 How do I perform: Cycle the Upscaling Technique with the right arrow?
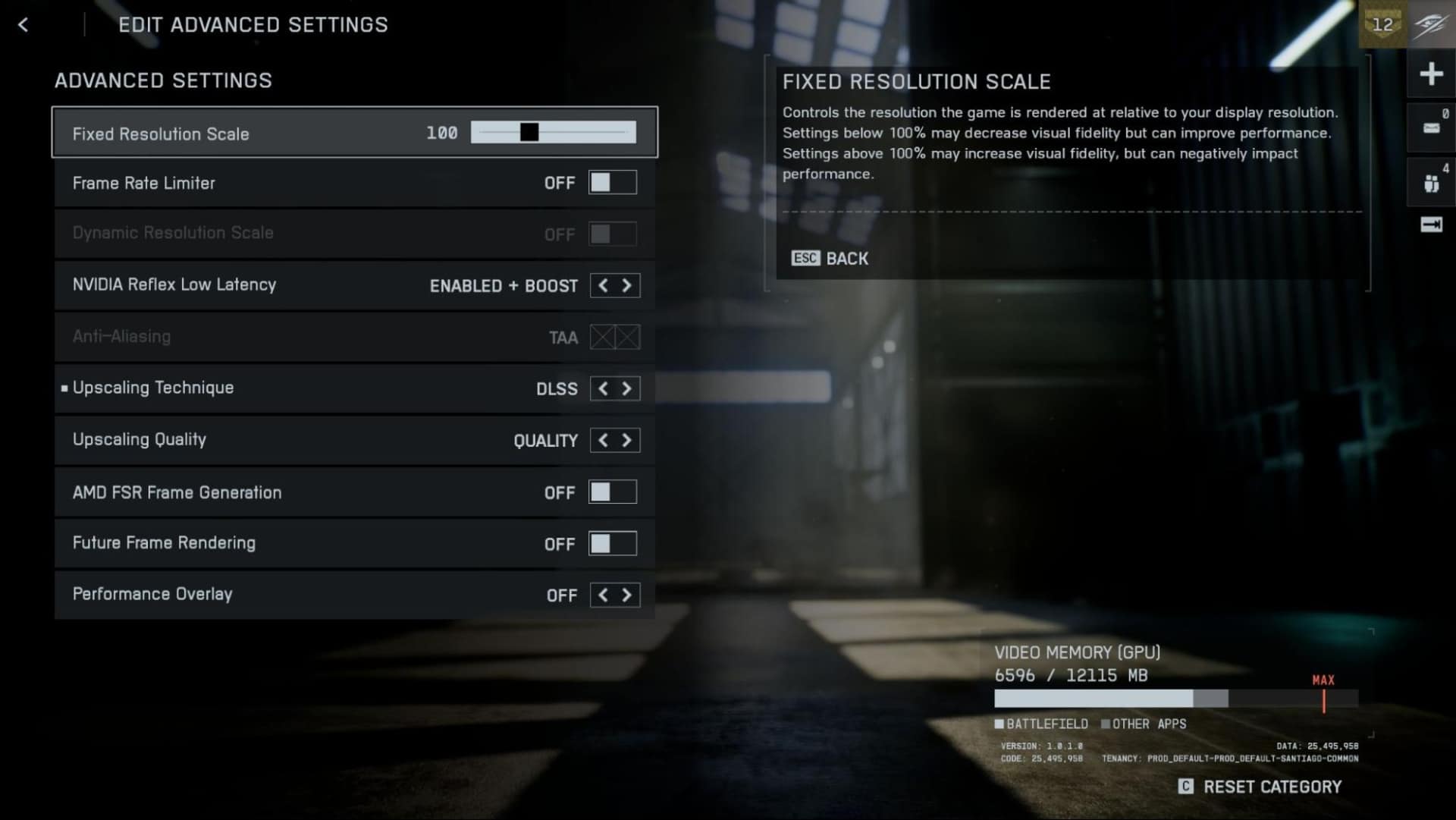[x=627, y=388]
